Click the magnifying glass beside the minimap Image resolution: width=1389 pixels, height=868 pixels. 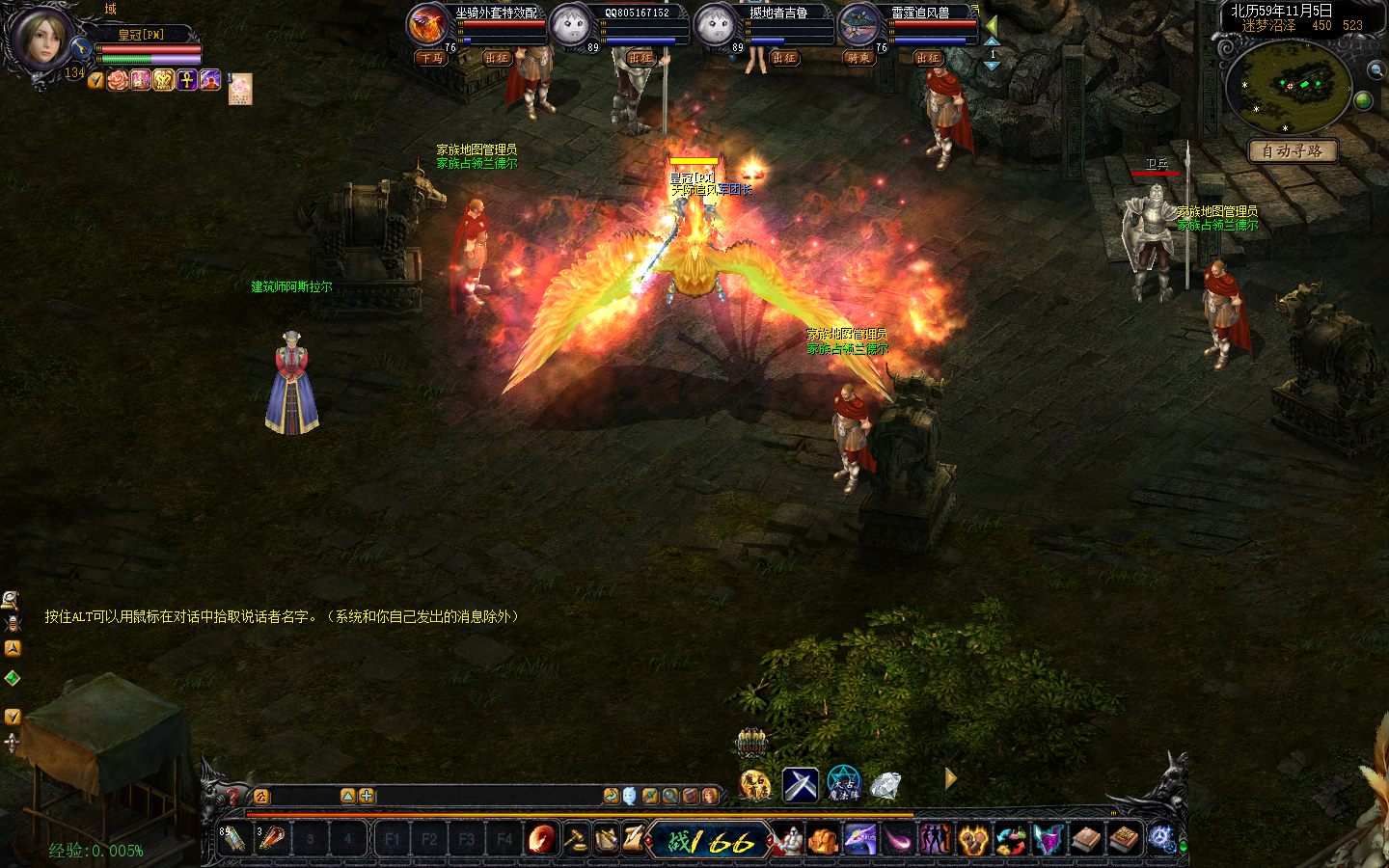coord(1375,69)
